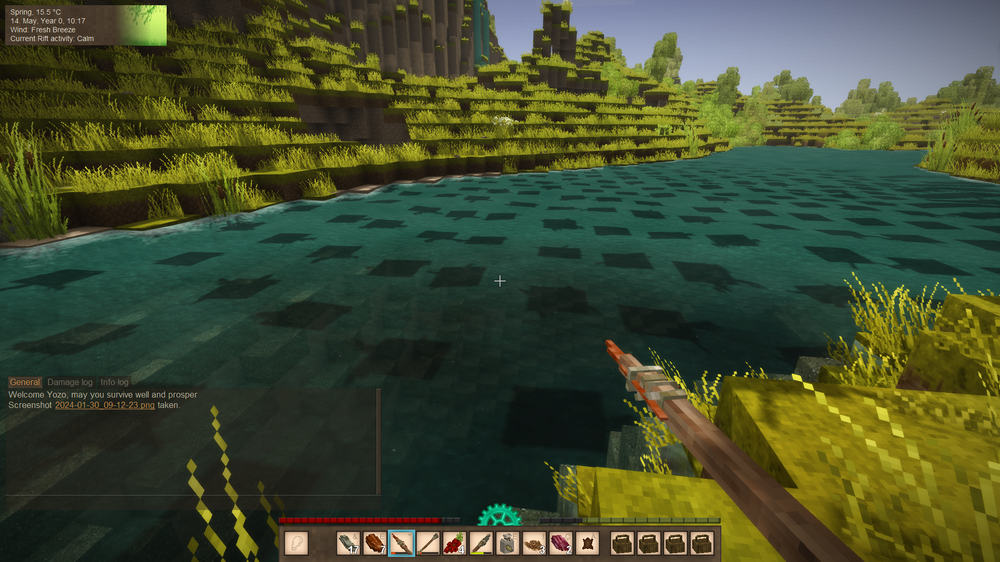Select the stack of 17 stones
Image resolution: width=1000 pixels, height=562 pixels.
348,543
